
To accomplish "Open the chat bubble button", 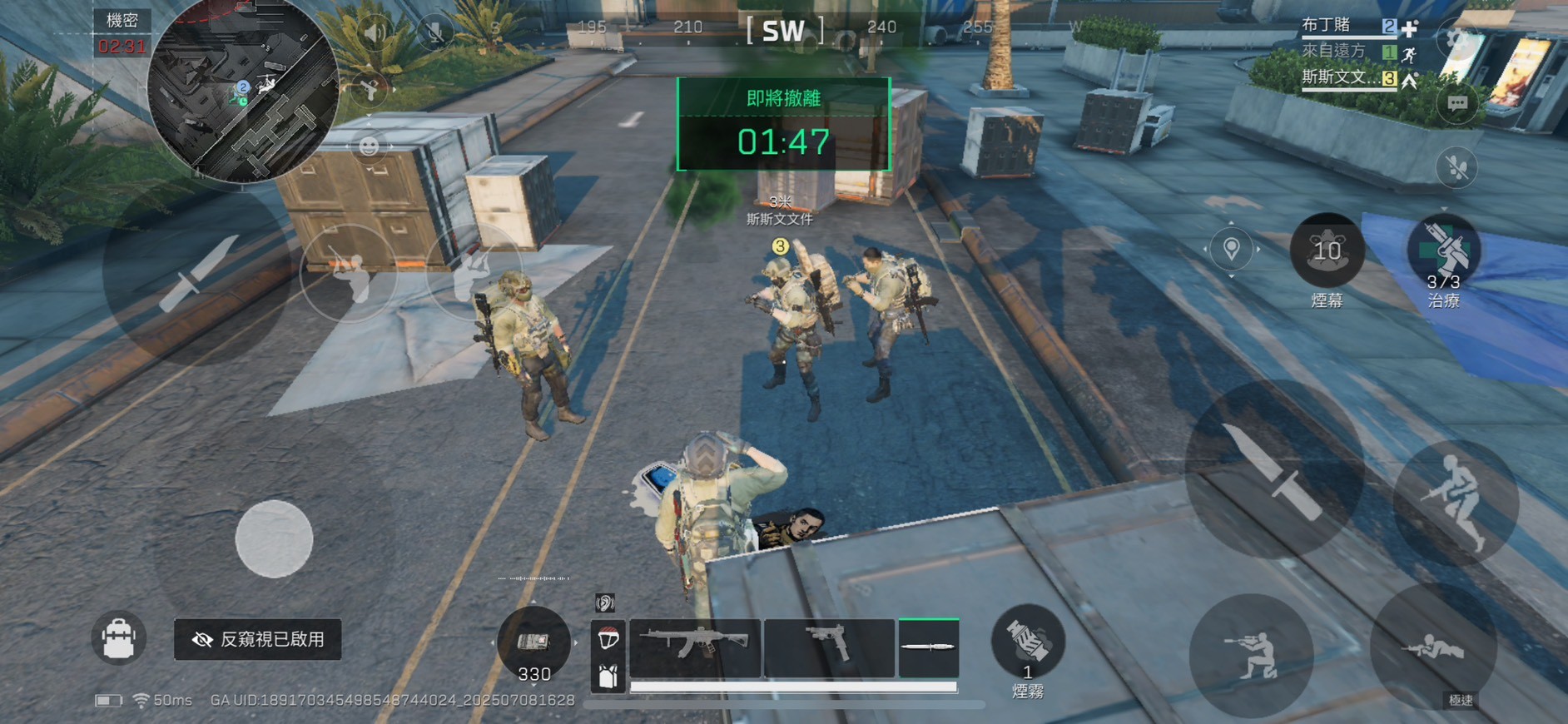I will (x=1456, y=104).
